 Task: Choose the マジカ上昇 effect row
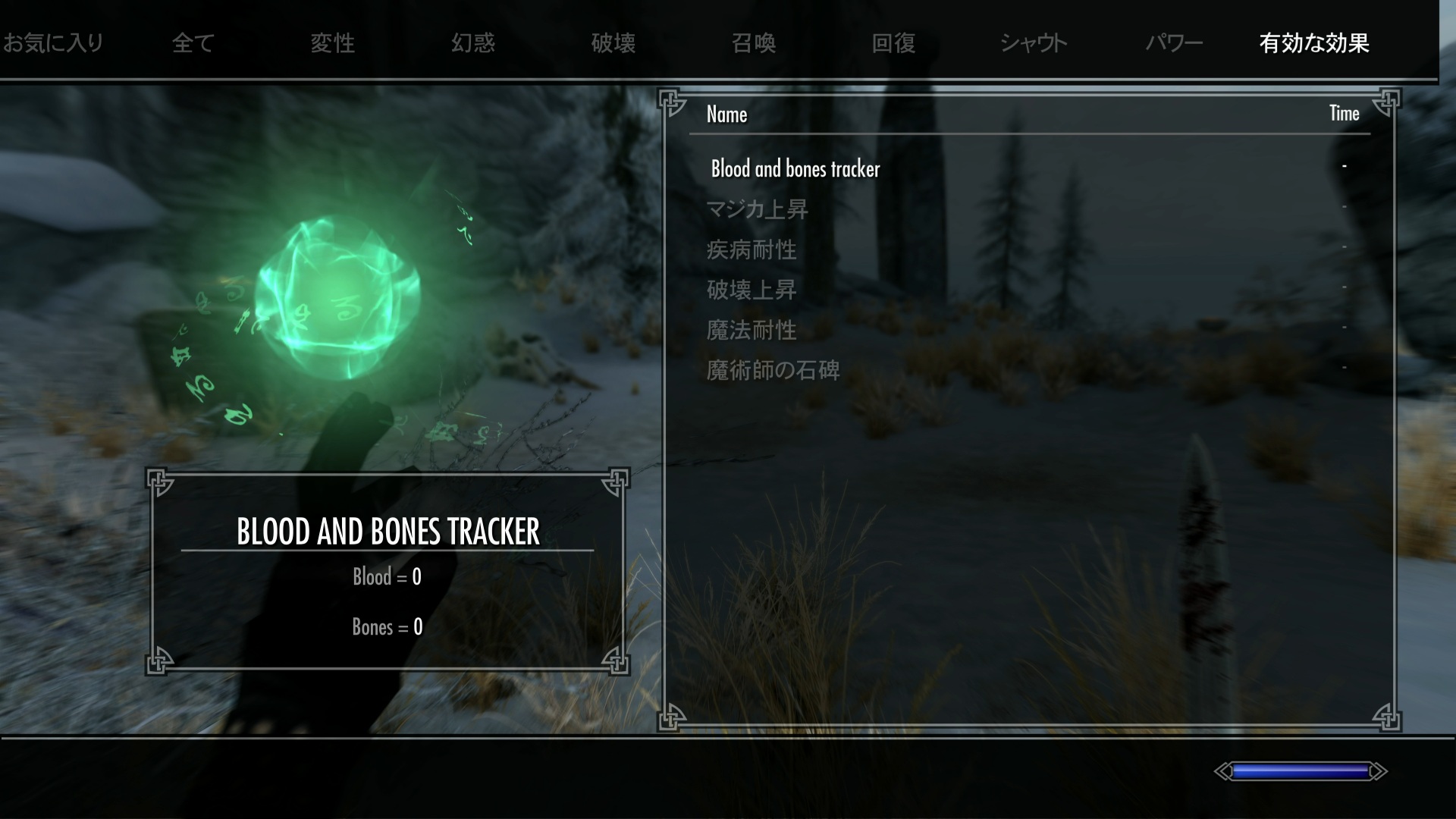(x=757, y=209)
